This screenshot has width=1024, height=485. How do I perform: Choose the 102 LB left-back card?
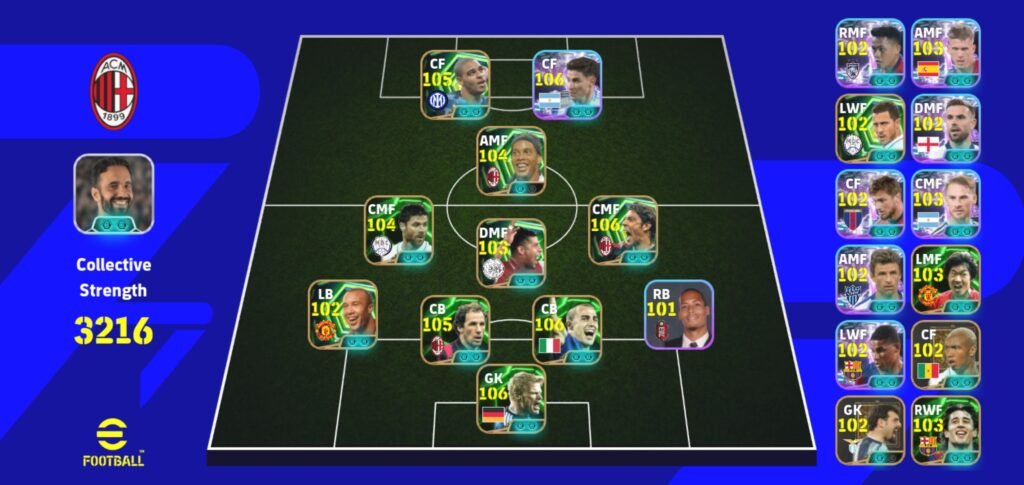(x=343, y=314)
